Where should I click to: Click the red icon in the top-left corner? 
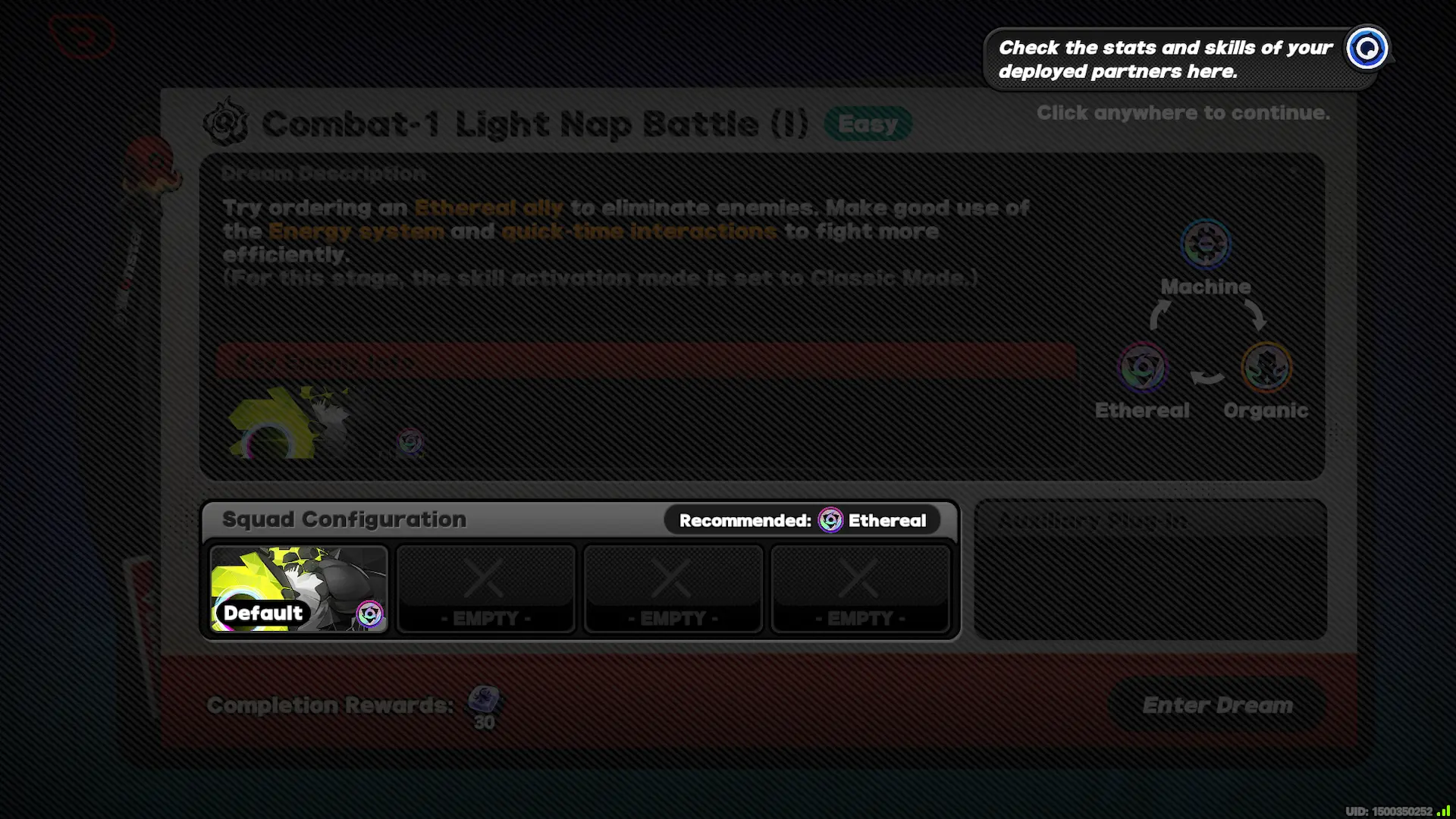click(82, 36)
